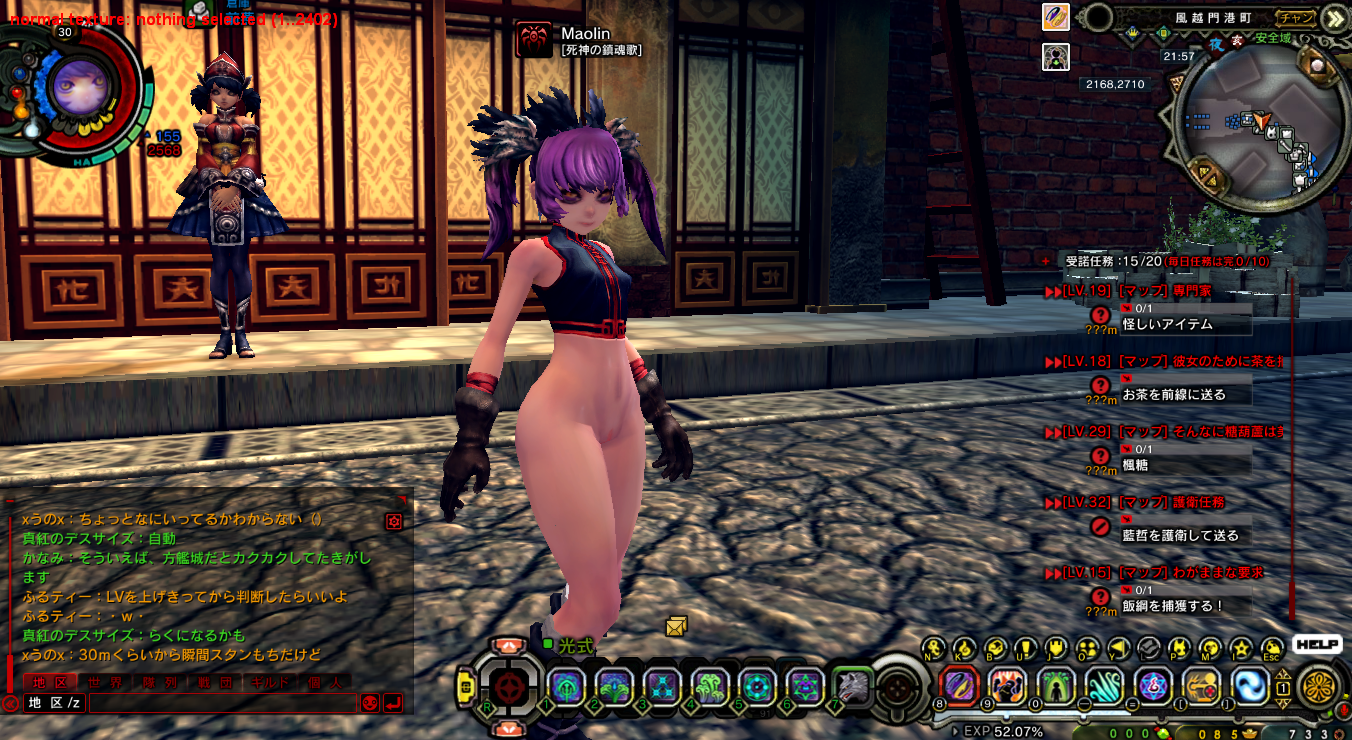Open the chat emoticon face button

point(370,703)
